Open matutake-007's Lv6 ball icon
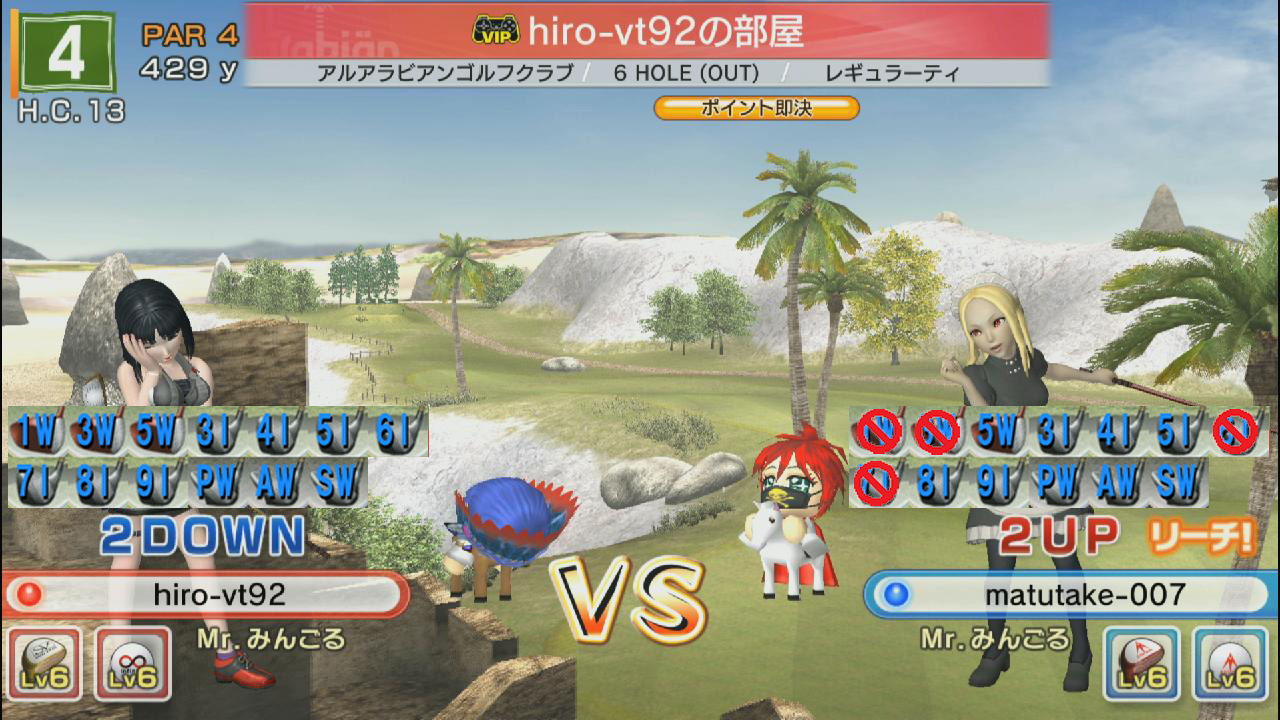1280x720 pixels. (x=1230, y=663)
